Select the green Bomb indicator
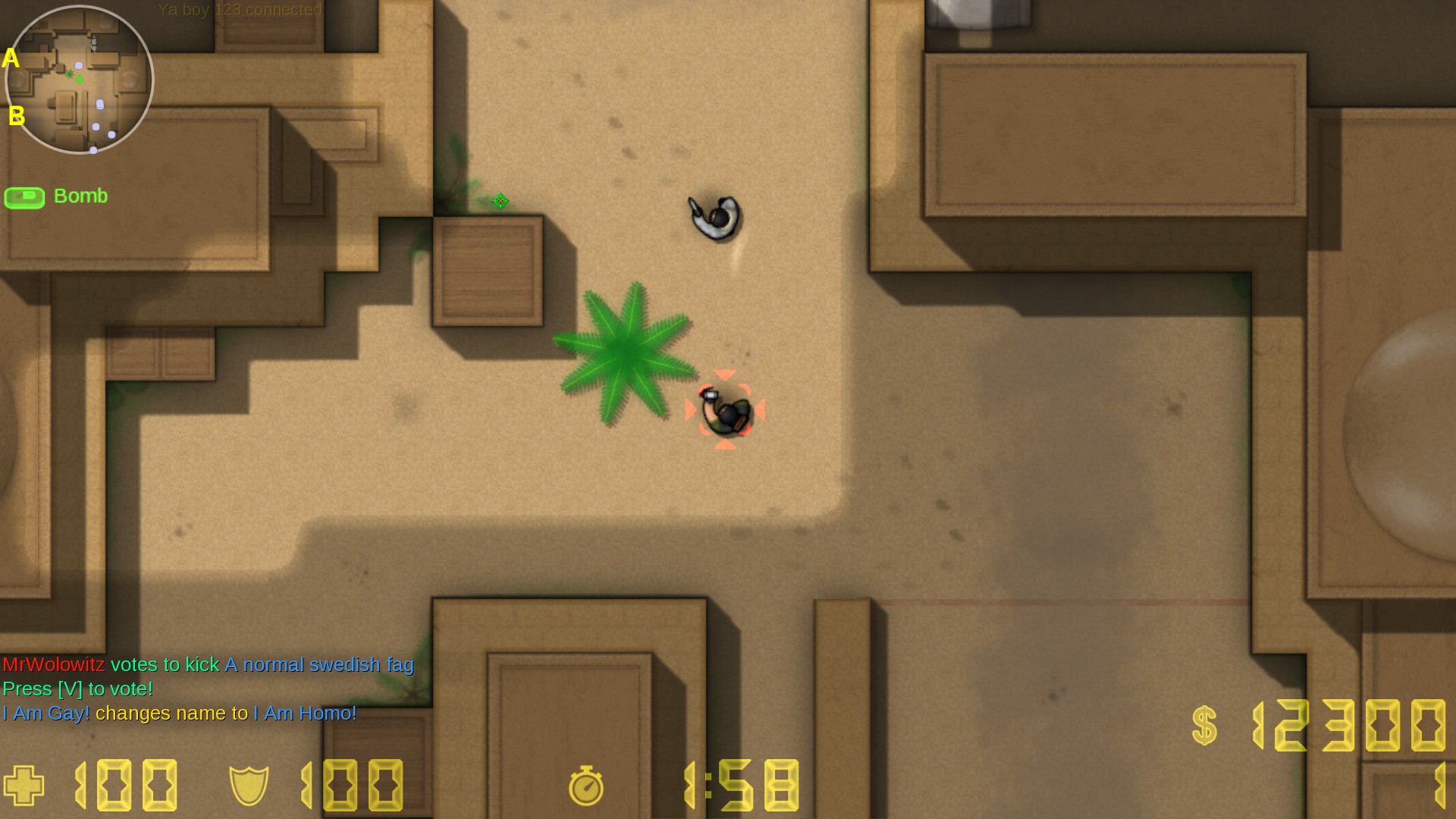 (57, 196)
